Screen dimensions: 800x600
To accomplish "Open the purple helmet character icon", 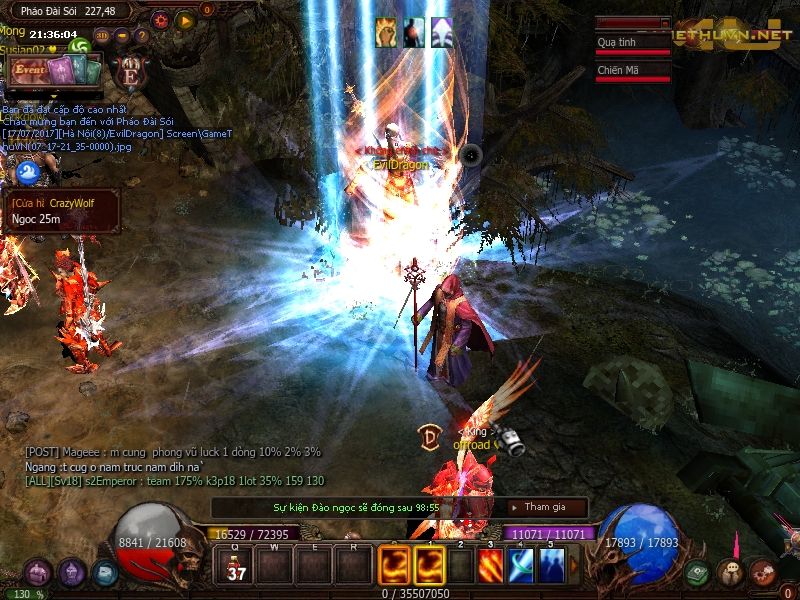I will click(x=71, y=573).
